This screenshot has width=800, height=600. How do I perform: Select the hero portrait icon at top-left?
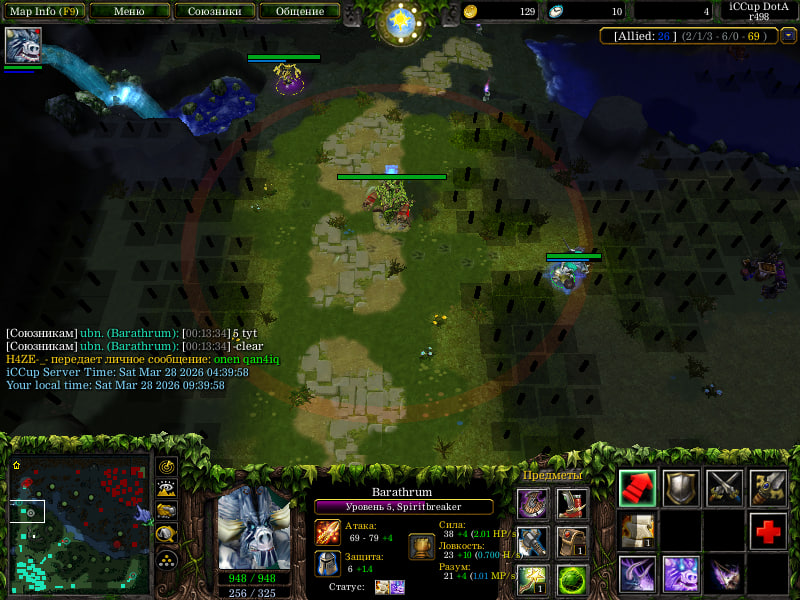tap(22, 46)
